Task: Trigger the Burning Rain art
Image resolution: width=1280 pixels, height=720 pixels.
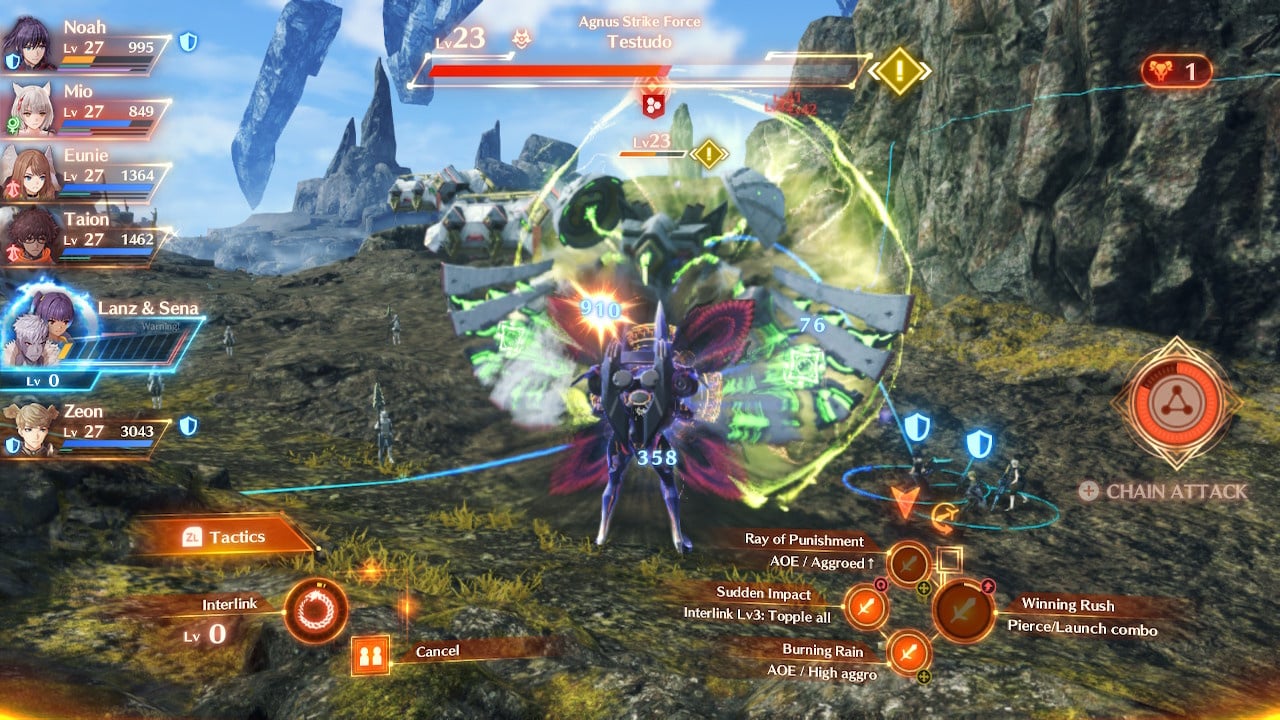Action: click(908, 653)
